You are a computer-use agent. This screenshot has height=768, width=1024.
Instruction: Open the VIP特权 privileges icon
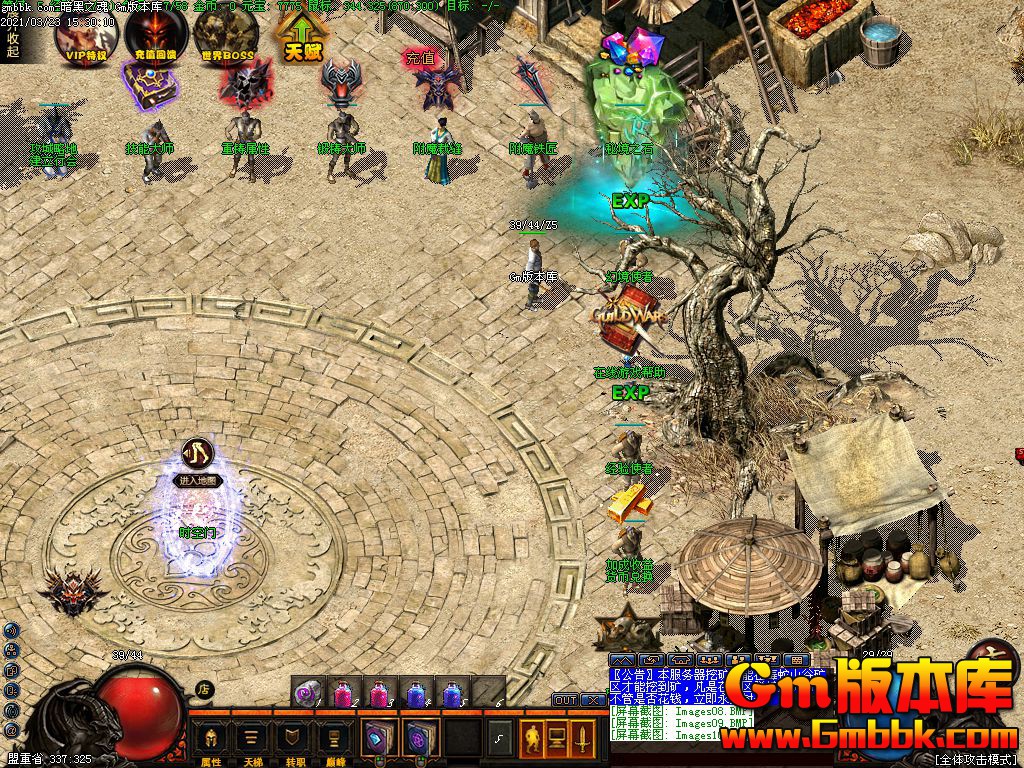(86, 36)
